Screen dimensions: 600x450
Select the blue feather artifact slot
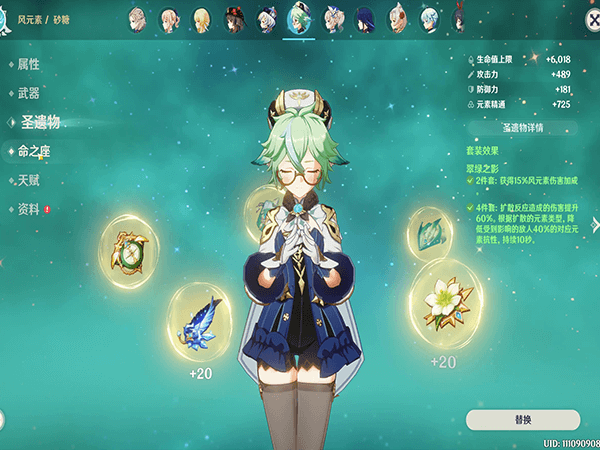206,322
